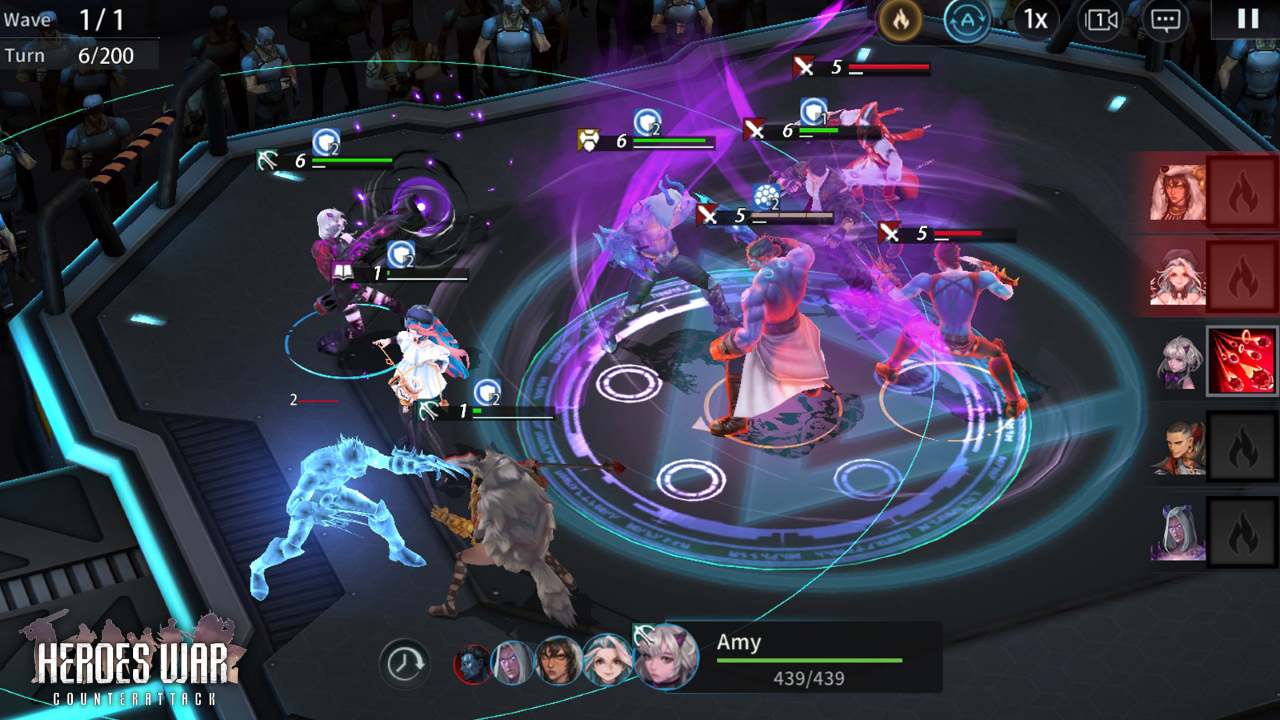
Task: Select the dark-haired tan turn queue portrait
Action: [558, 662]
